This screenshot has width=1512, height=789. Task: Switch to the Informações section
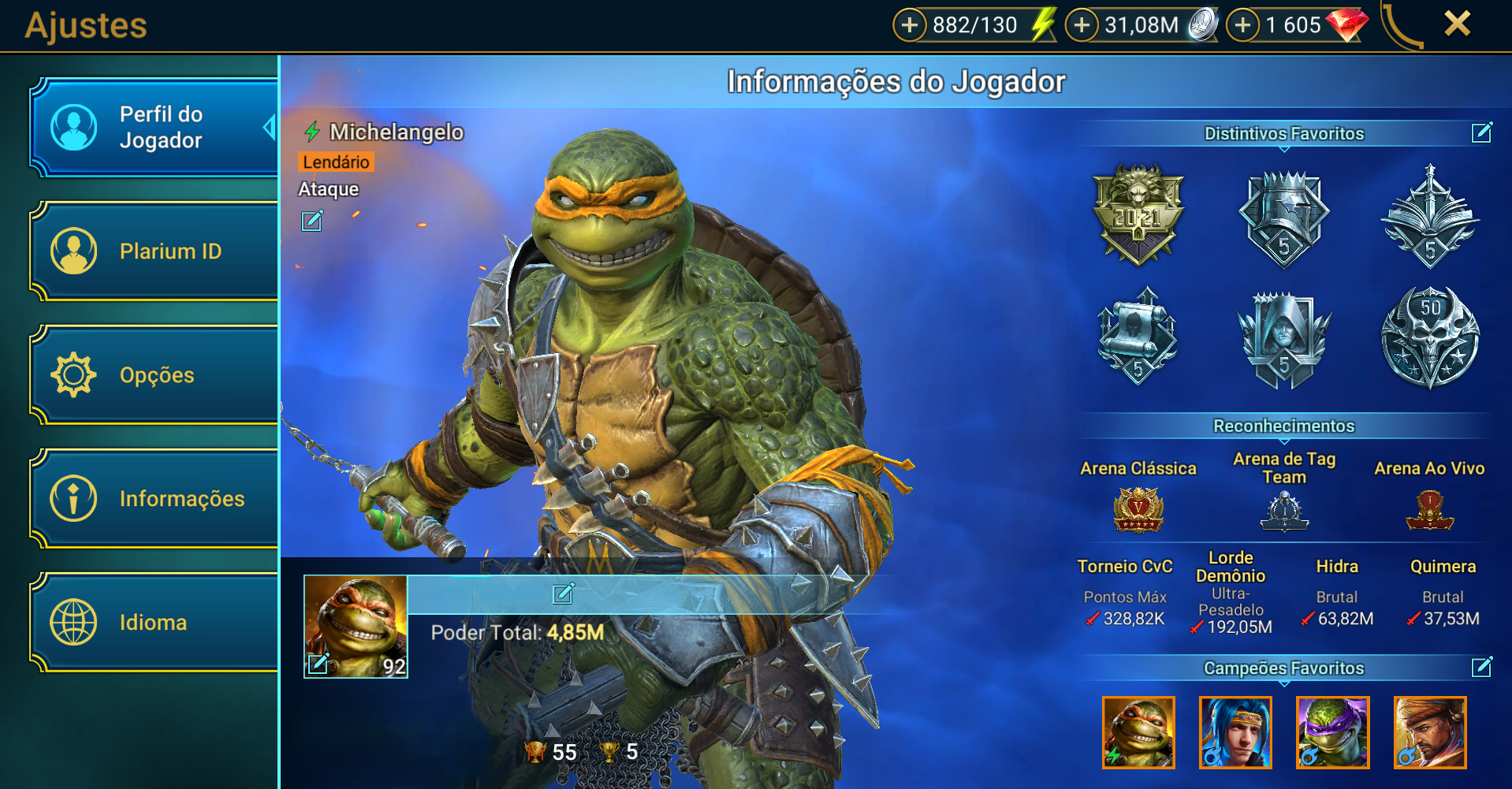(155, 498)
